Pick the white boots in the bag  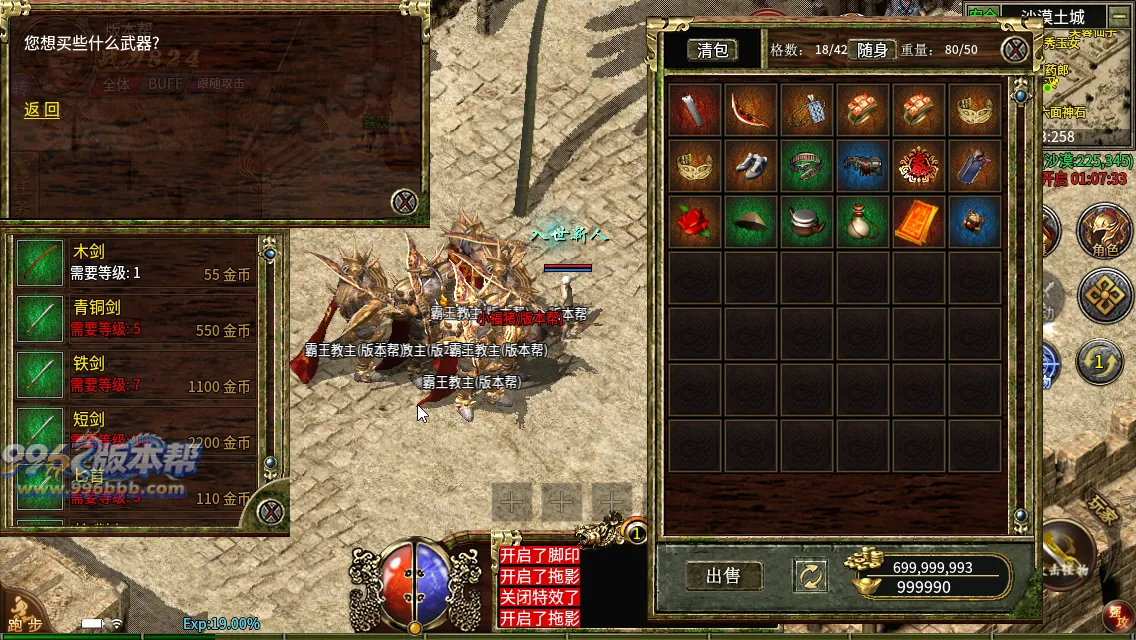pos(750,166)
